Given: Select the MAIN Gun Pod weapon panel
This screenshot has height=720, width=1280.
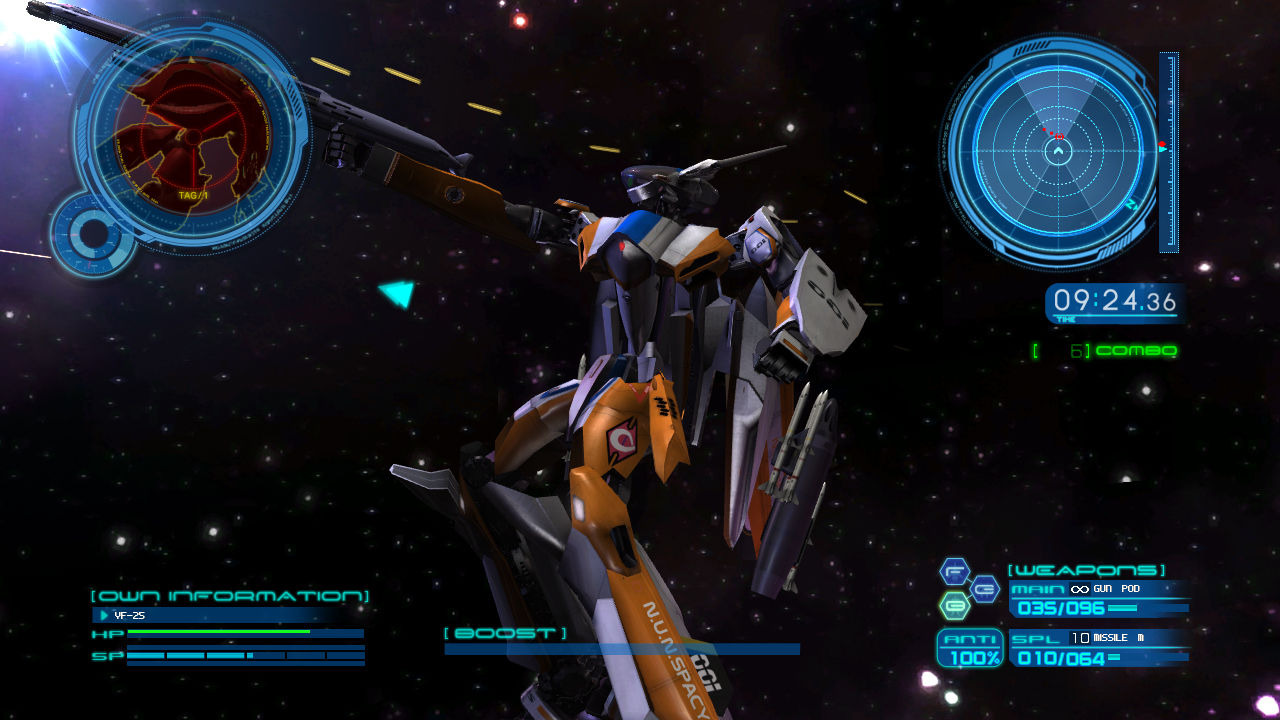Looking at the screenshot, I should click(1098, 598).
